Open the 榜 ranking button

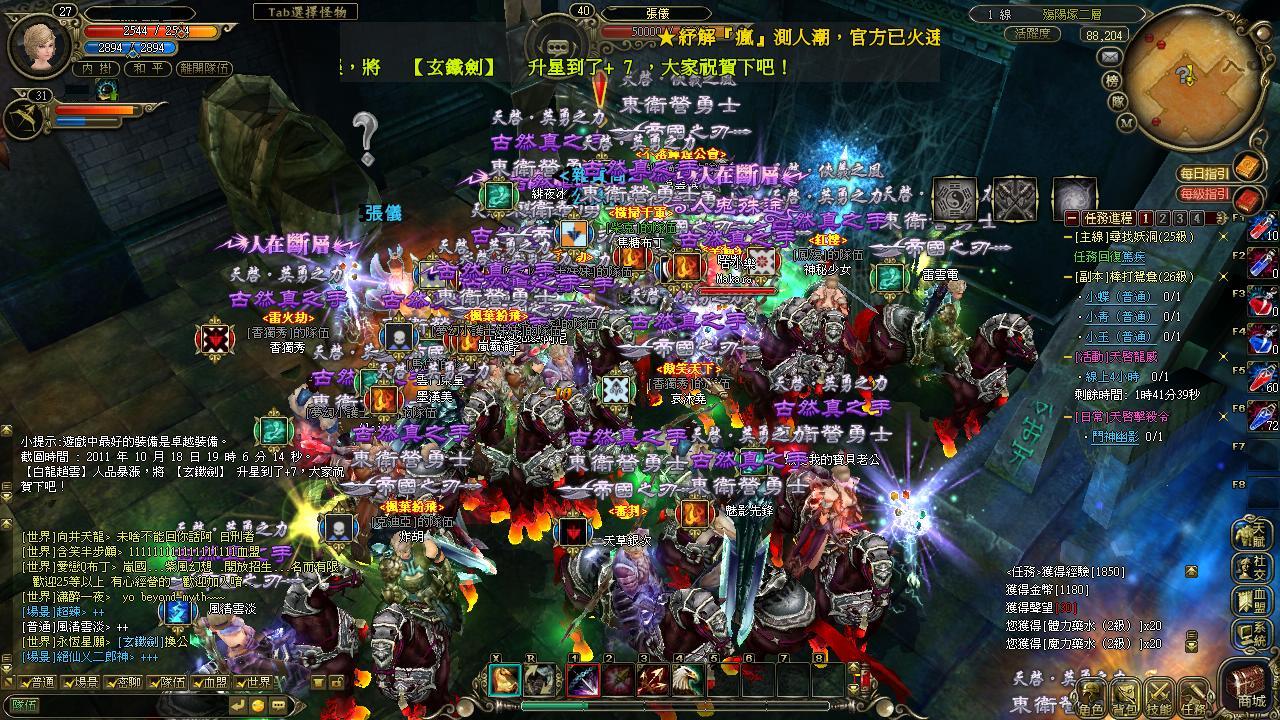click(1112, 80)
